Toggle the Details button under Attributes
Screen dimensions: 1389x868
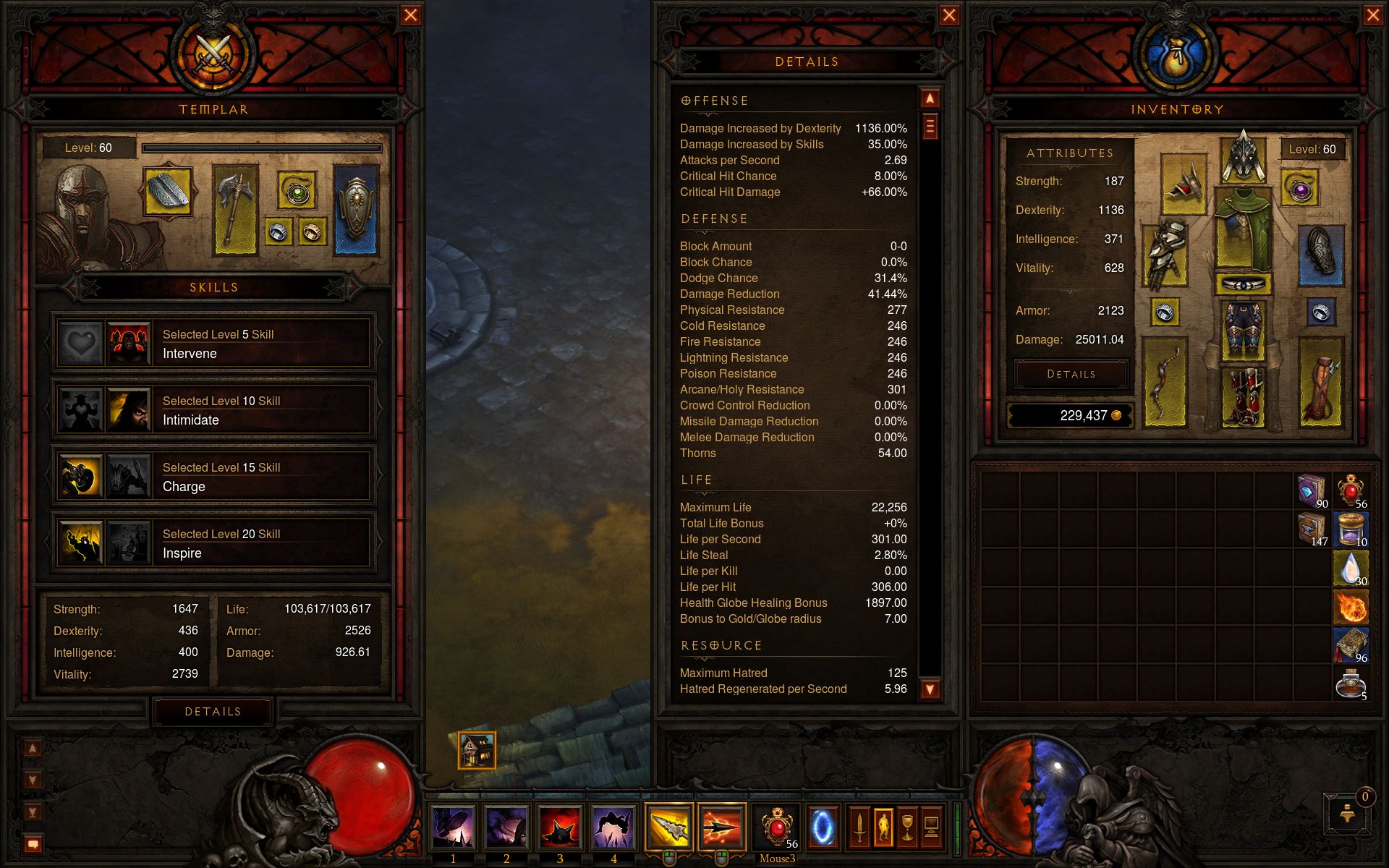pos(1071,374)
